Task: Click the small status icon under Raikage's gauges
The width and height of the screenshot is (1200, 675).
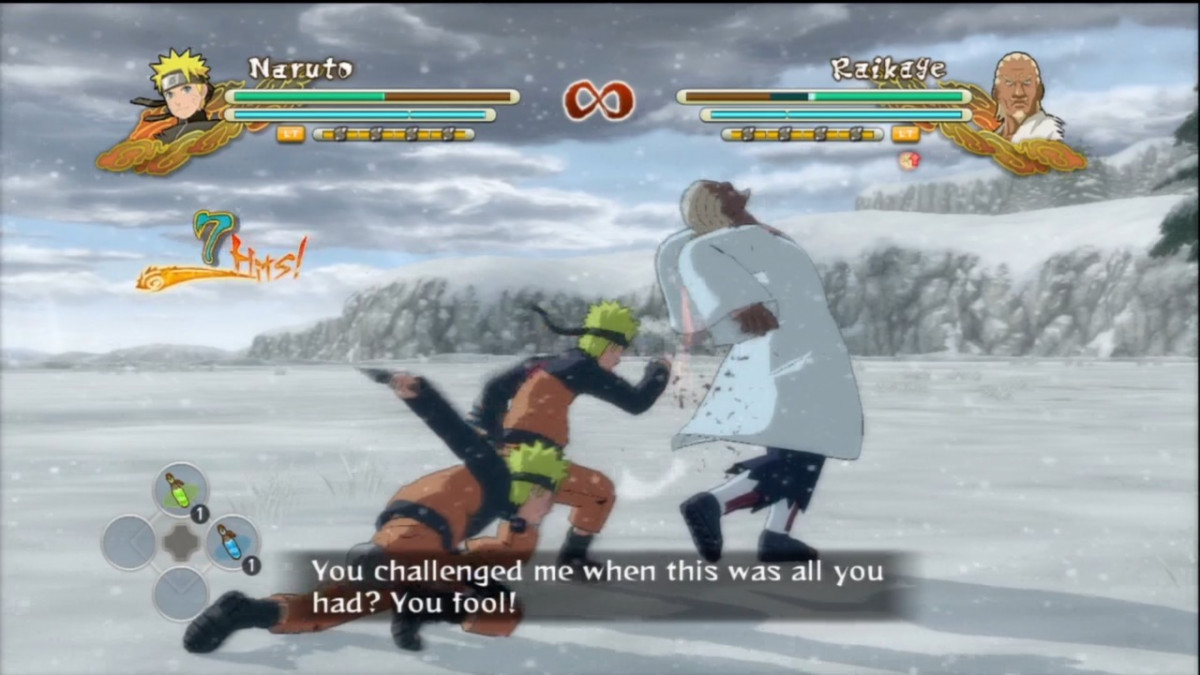Action: (x=908, y=160)
